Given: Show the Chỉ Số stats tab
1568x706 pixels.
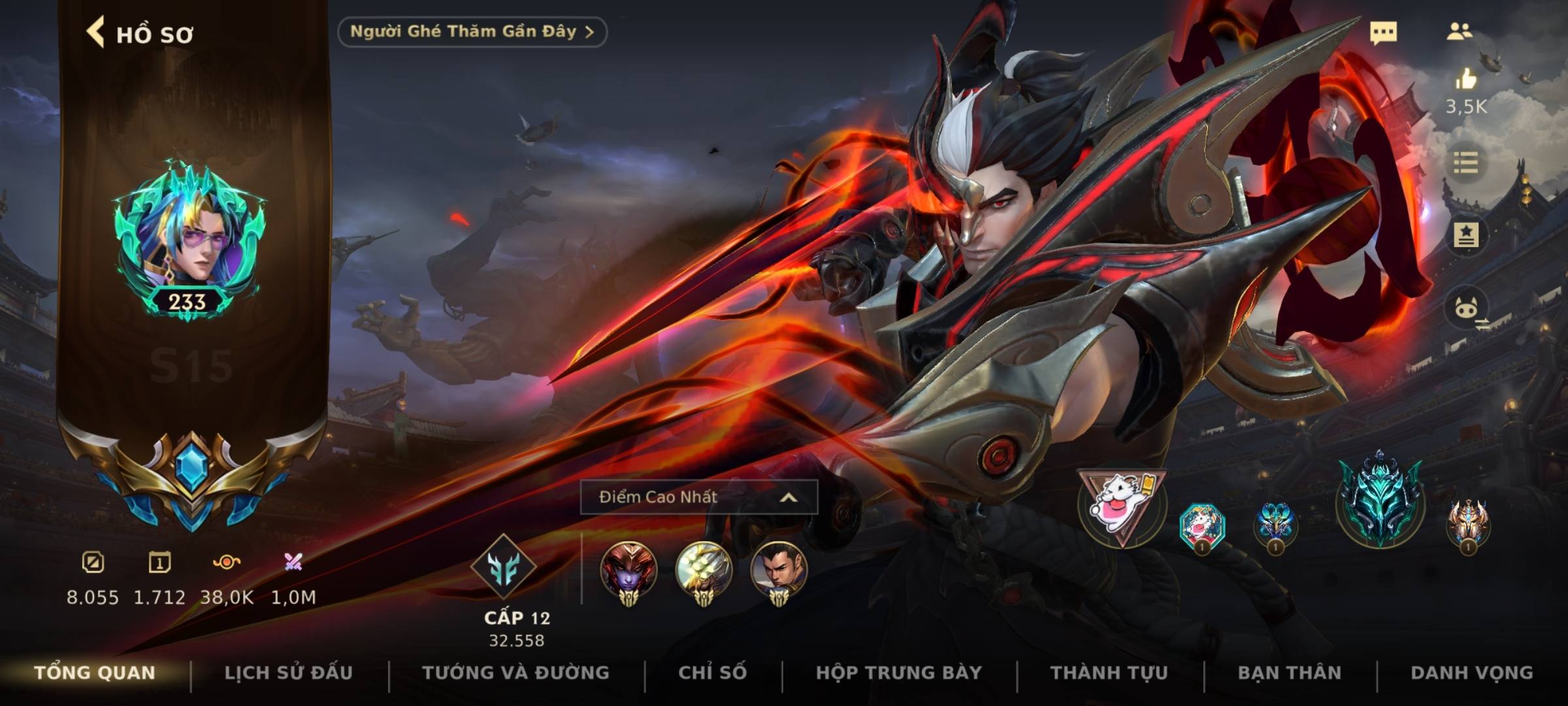Looking at the screenshot, I should 712,673.
